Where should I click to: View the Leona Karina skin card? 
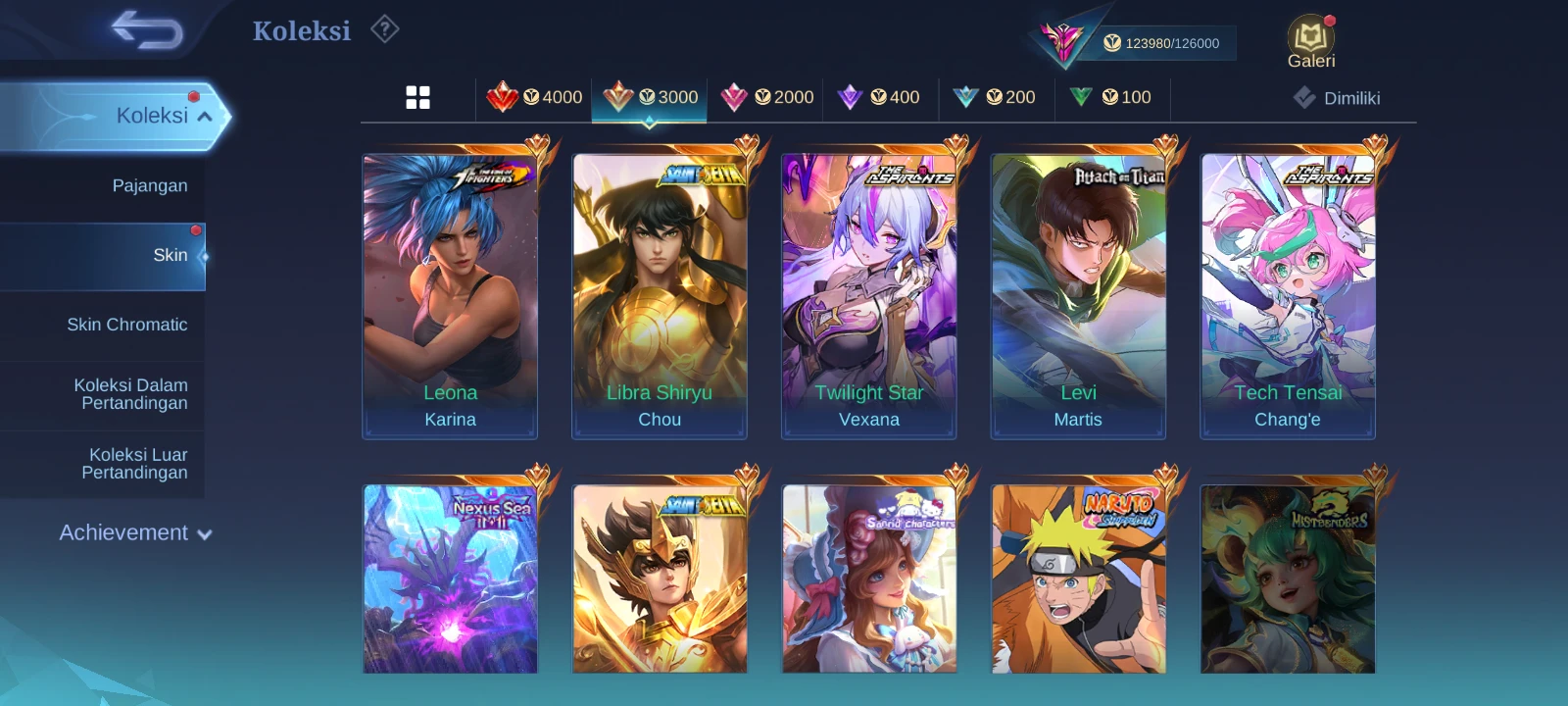coord(450,296)
